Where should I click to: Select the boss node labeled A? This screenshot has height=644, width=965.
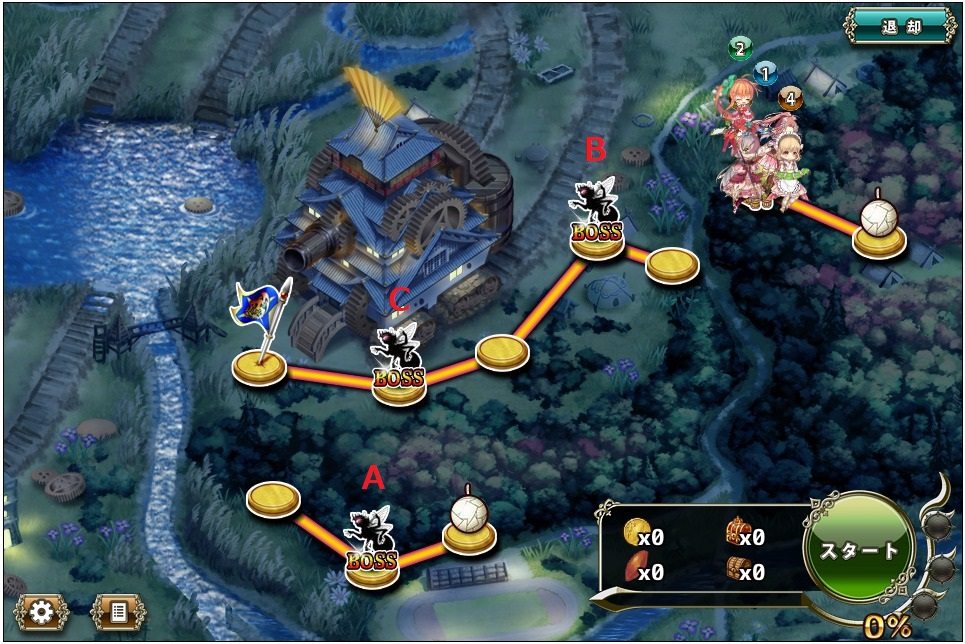[372, 548]
